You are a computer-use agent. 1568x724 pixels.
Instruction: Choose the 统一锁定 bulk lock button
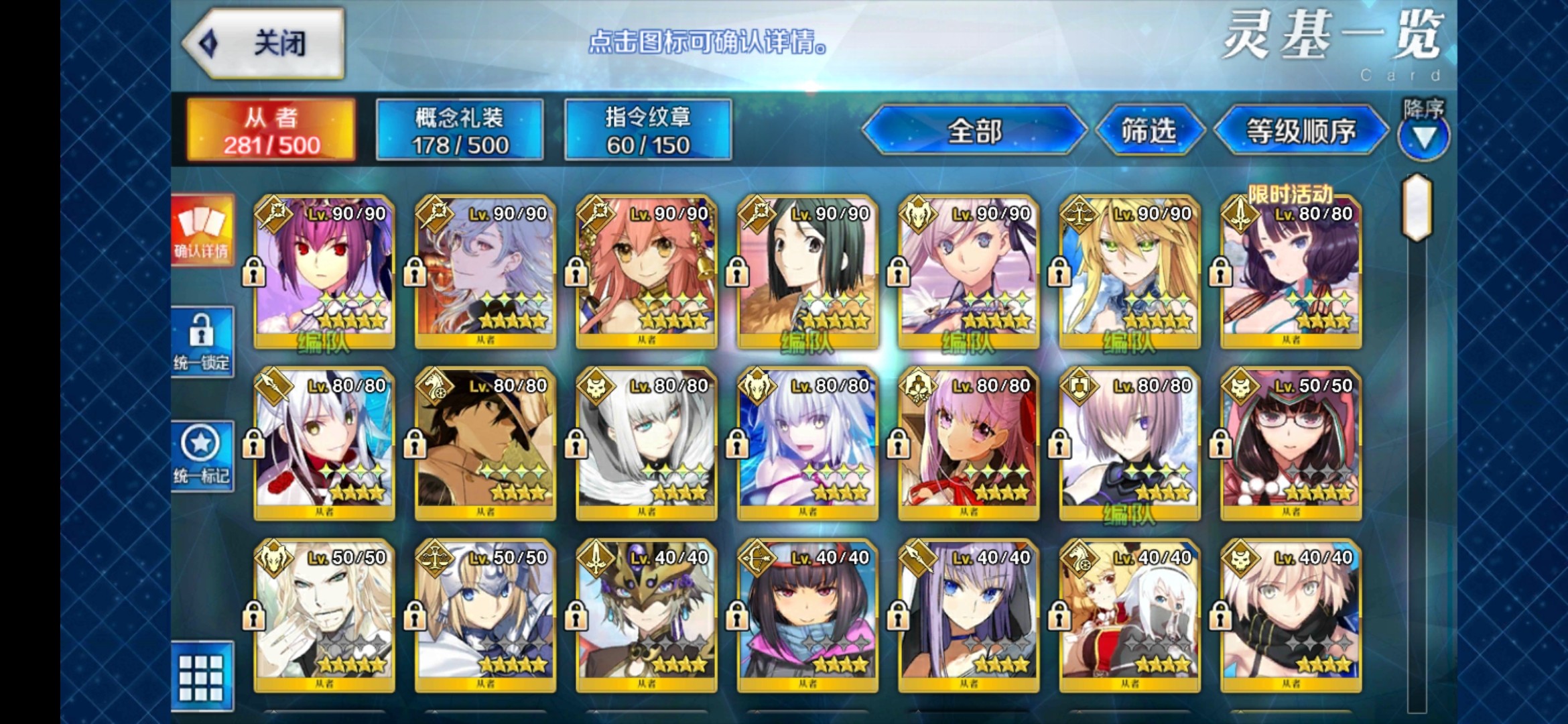(x=202, y=342)
